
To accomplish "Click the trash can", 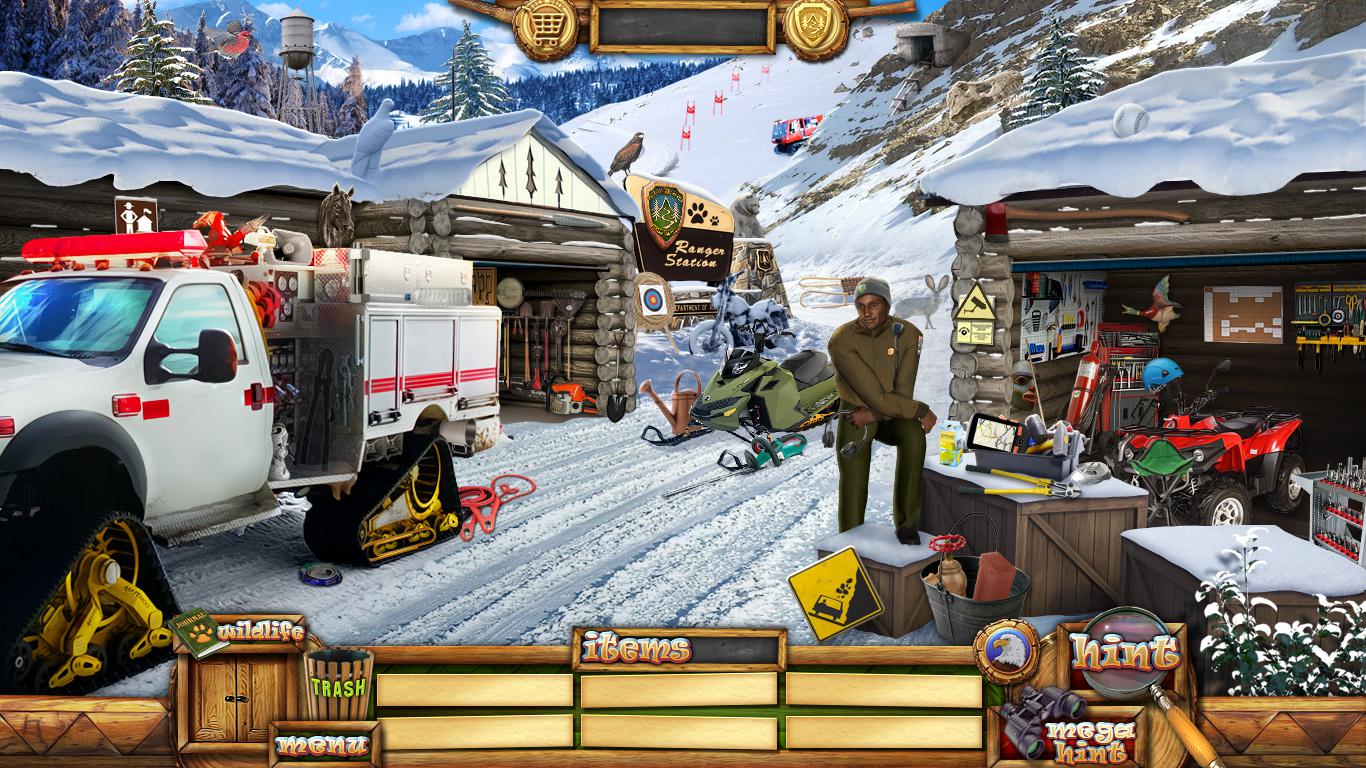I will [338, 684].
